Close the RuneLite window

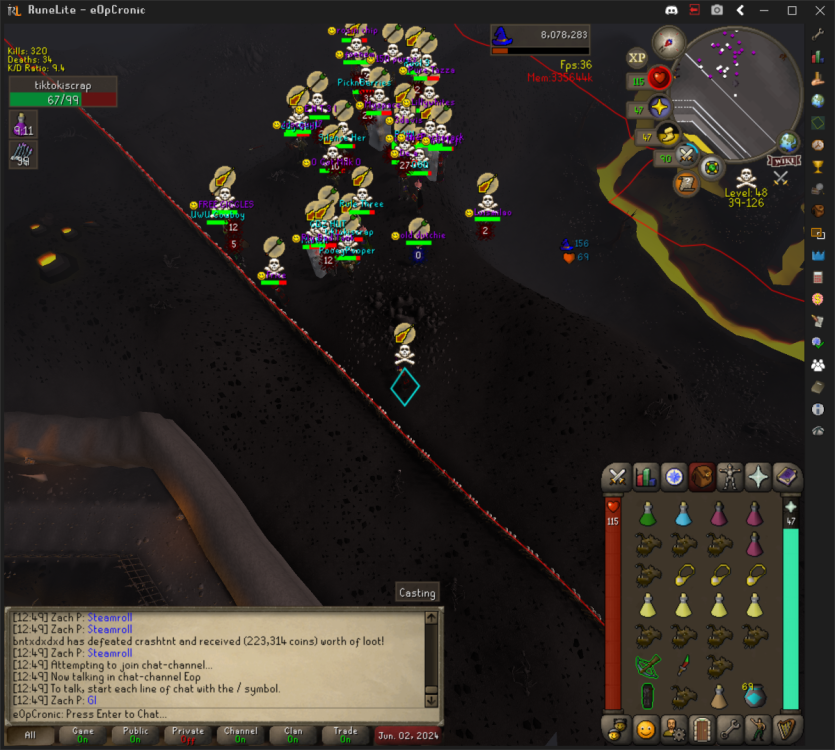point(818,10)
